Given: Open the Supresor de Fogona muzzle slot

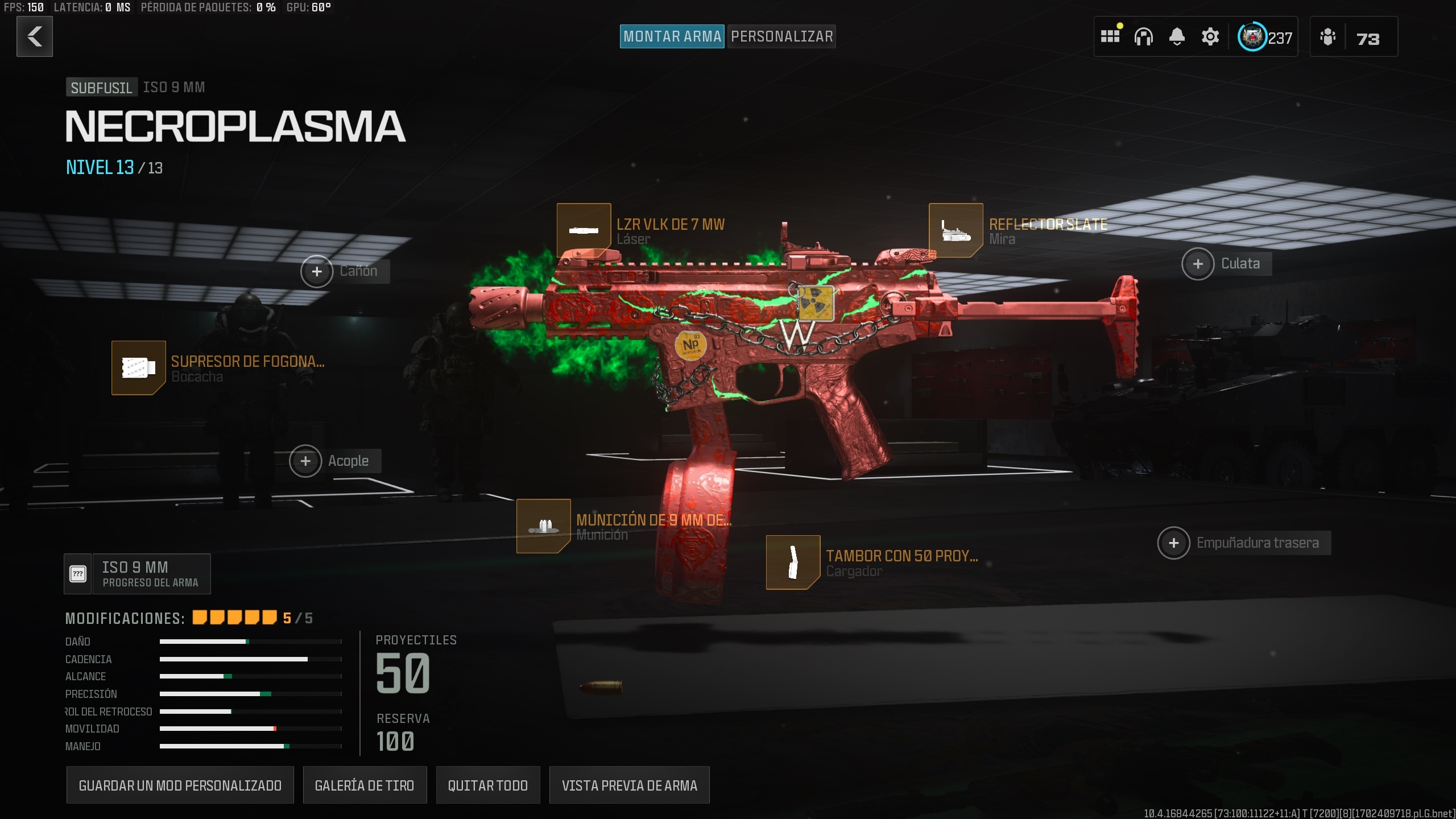Looking at the screenshot, I should click(138, 368).
